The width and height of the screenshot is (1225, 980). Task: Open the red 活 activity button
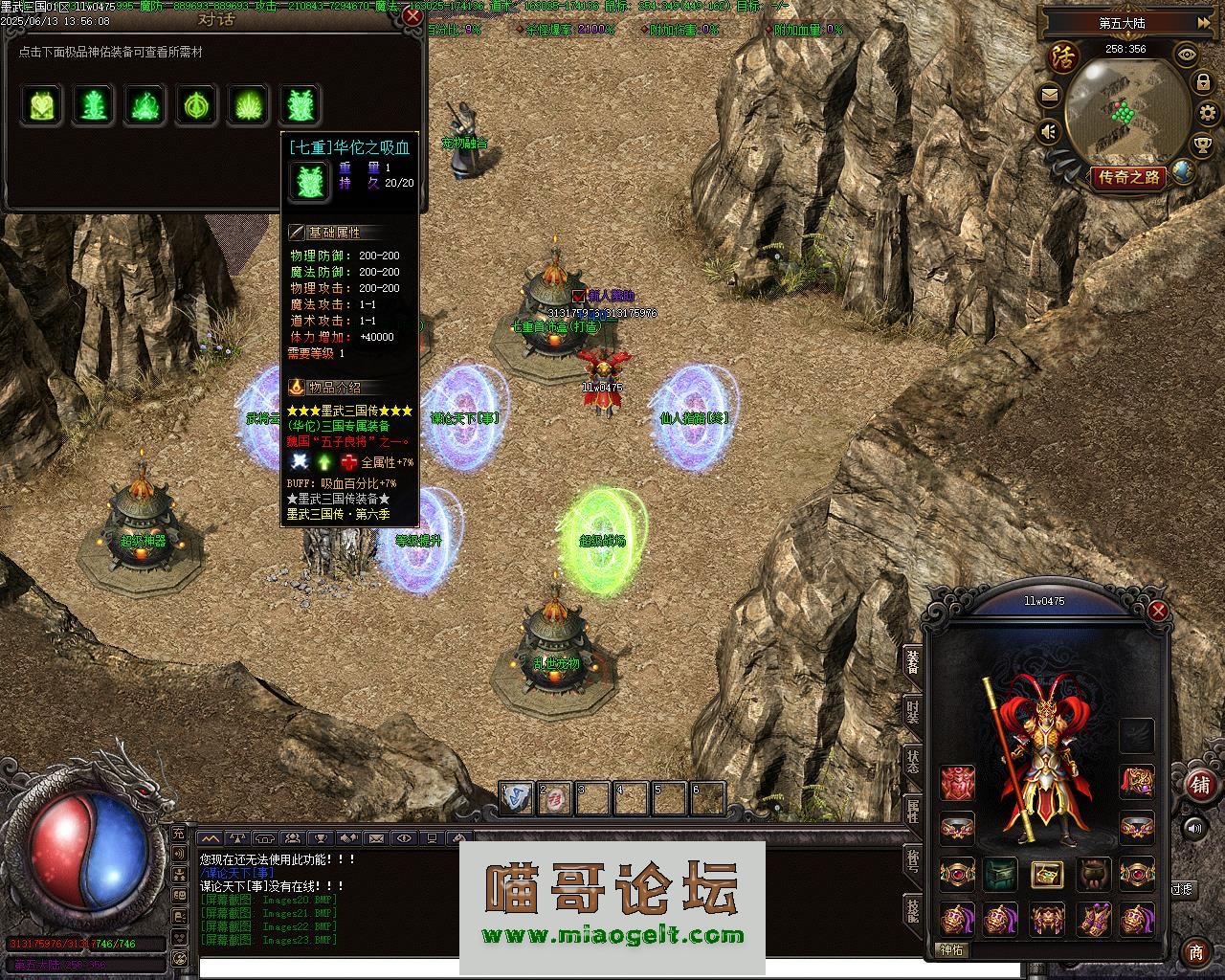(x=1063, y=56)
